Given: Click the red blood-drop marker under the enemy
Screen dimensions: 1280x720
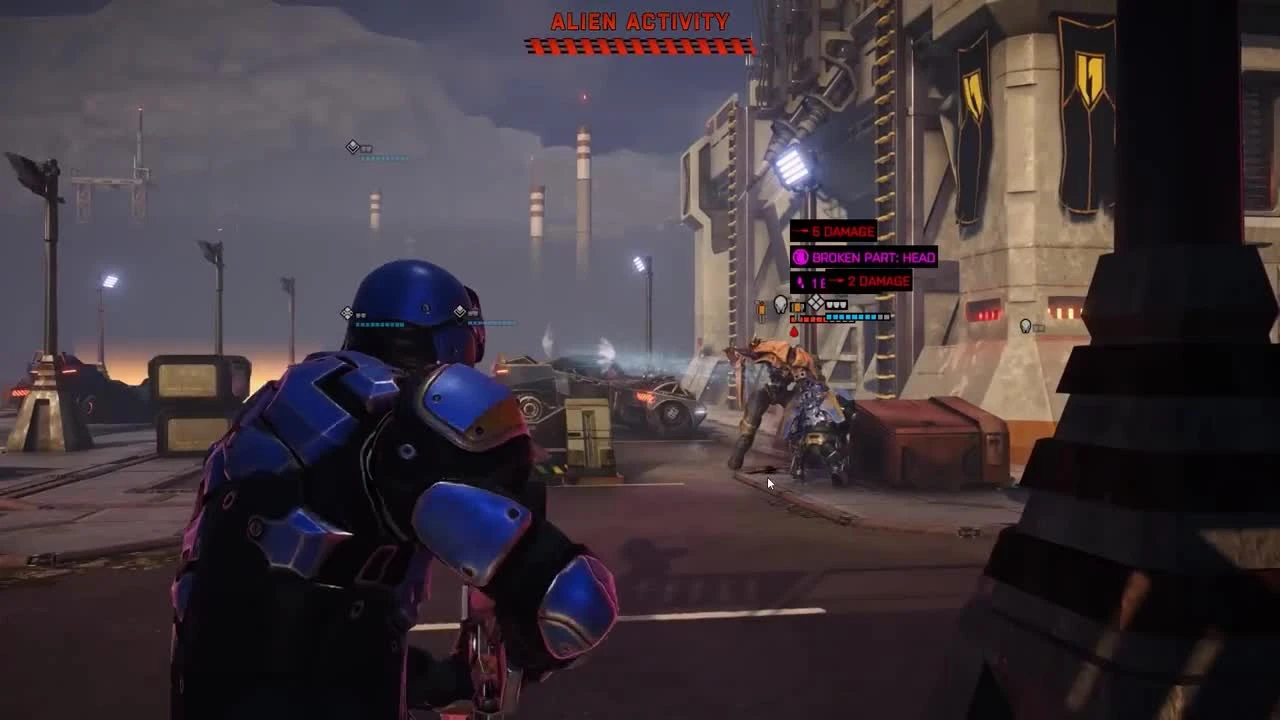Looking at the screenshot, I should tap(795, 331).
